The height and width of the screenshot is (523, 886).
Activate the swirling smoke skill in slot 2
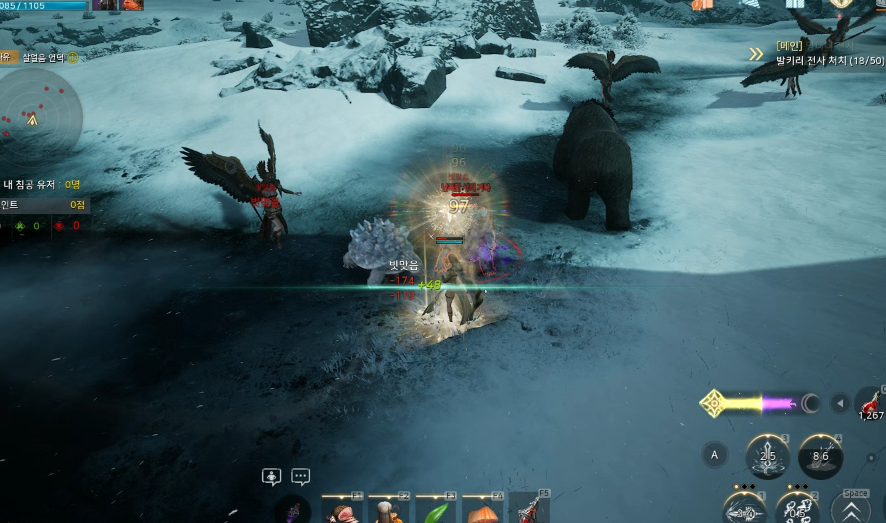tap(797, 509)
